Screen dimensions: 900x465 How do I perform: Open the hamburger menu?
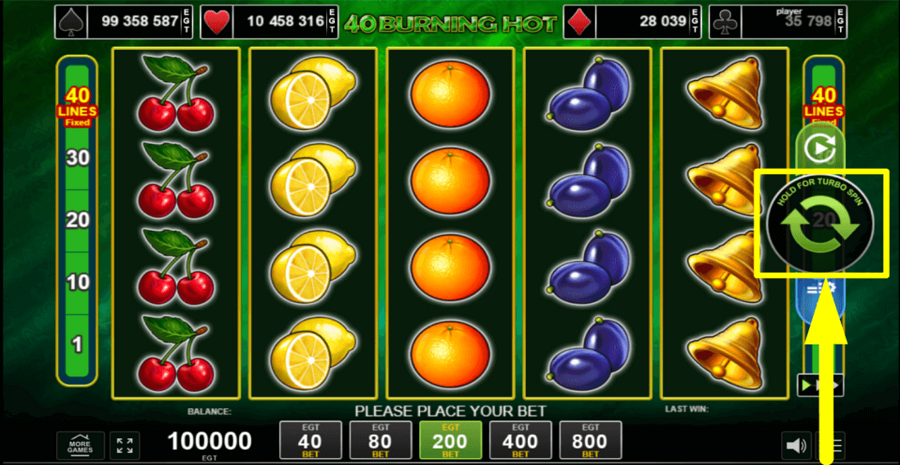point(838,445)
